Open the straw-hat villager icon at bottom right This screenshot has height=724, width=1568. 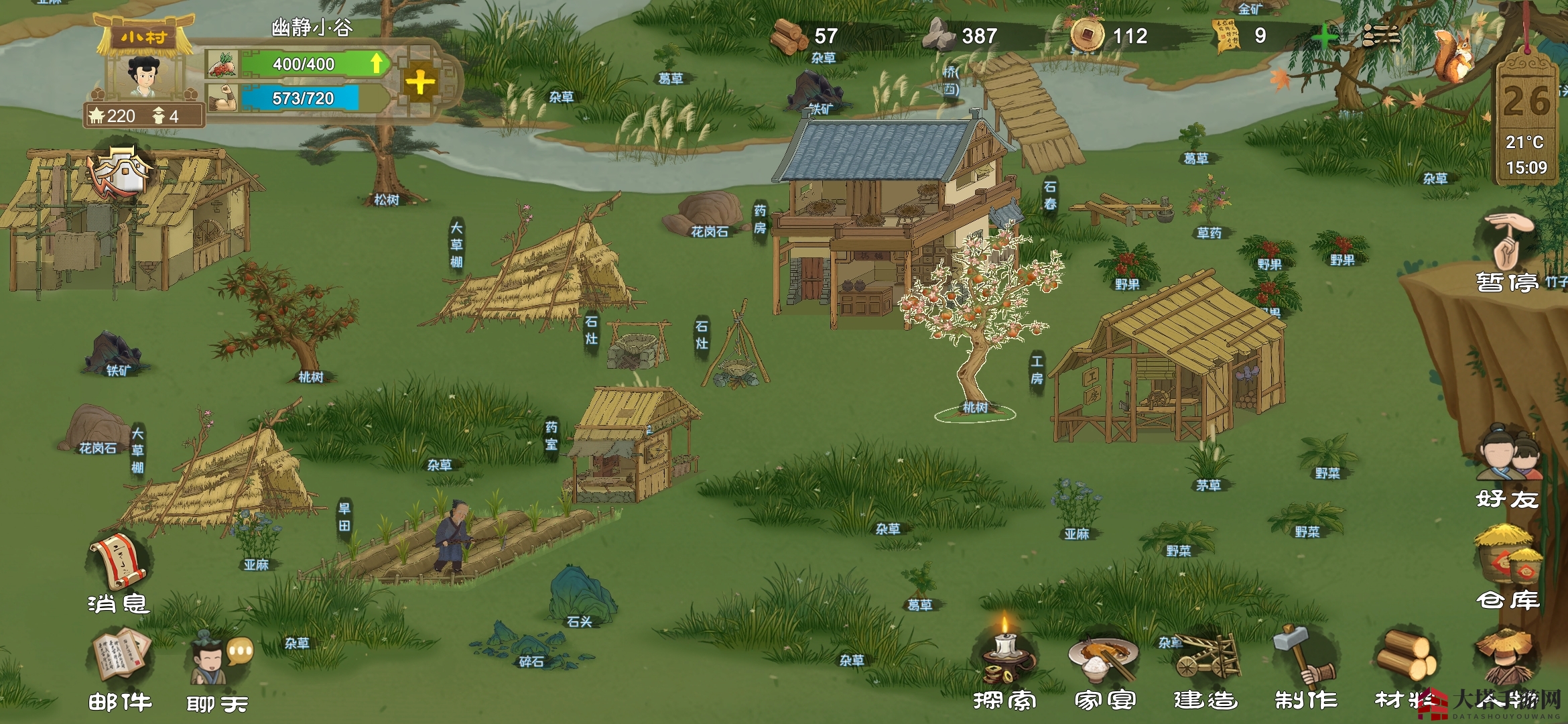(1508, 660)
